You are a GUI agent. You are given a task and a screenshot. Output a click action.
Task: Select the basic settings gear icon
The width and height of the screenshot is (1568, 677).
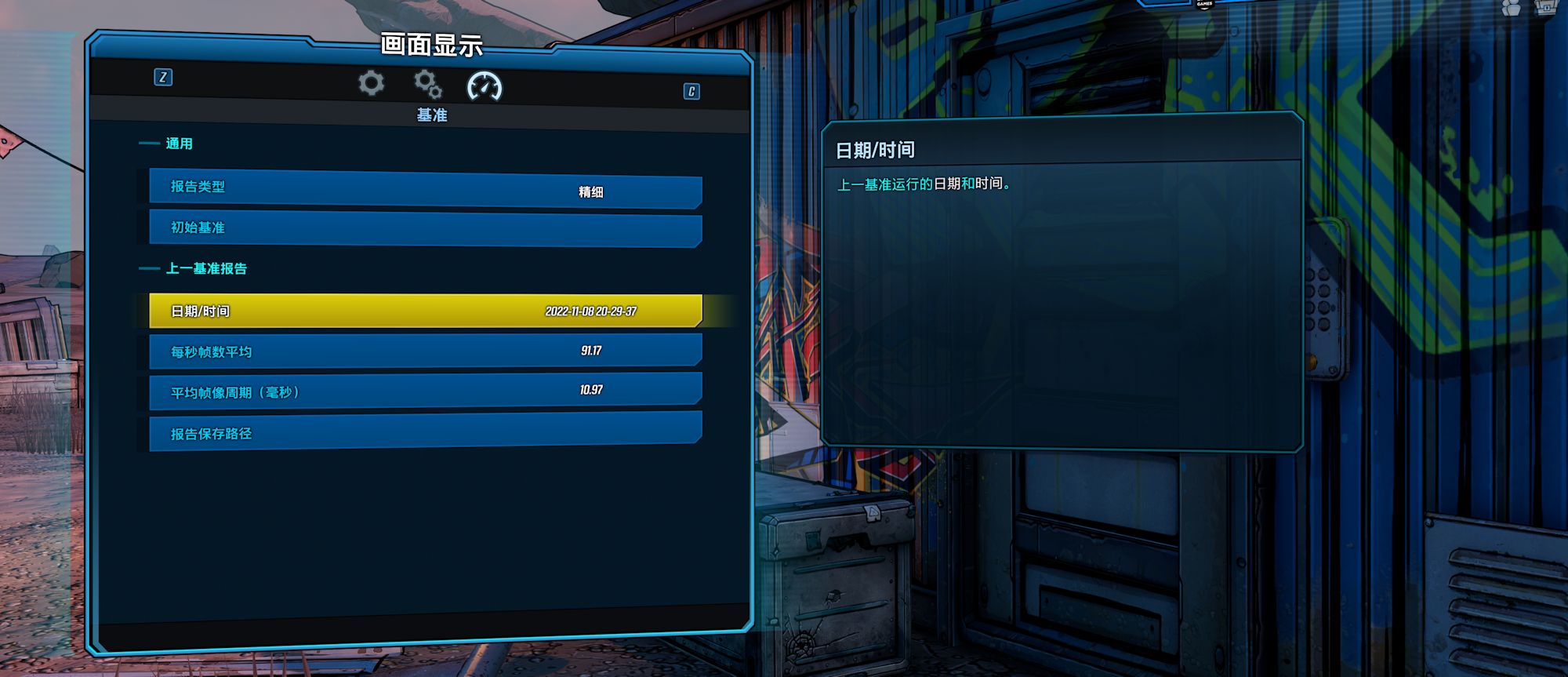point(371,84)
